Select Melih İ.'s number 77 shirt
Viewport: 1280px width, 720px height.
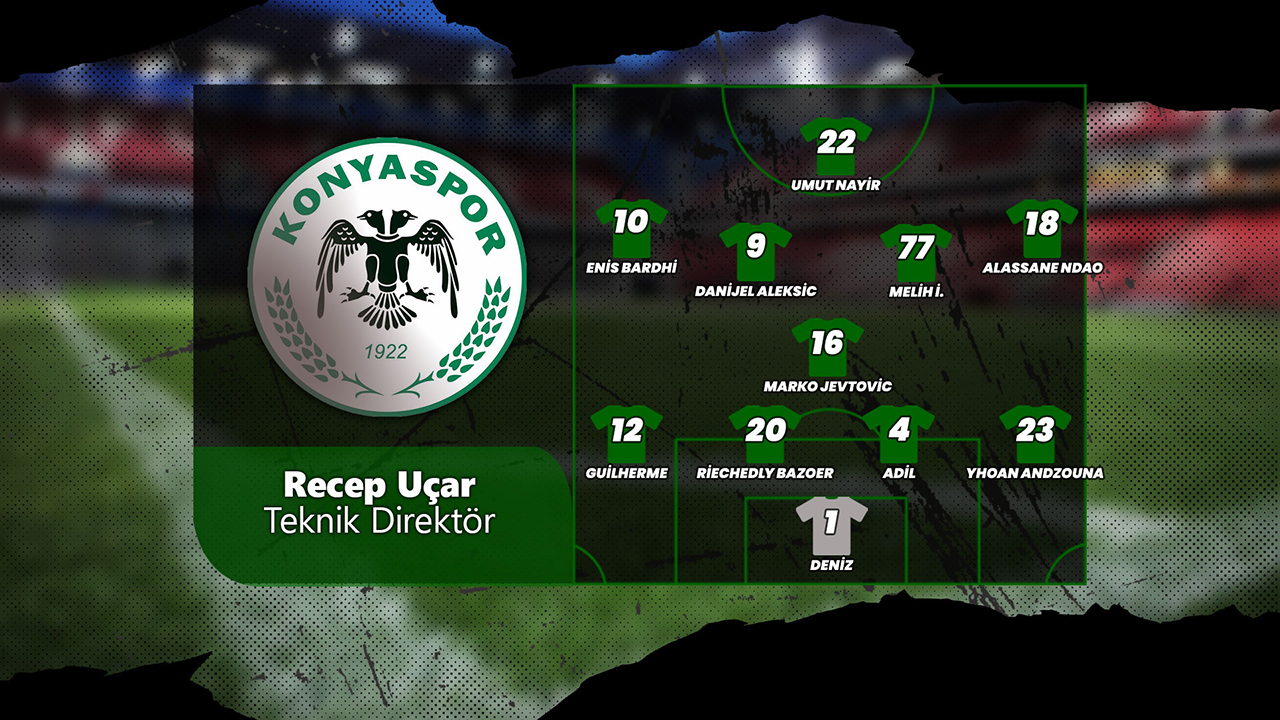[x=915, y=249]
